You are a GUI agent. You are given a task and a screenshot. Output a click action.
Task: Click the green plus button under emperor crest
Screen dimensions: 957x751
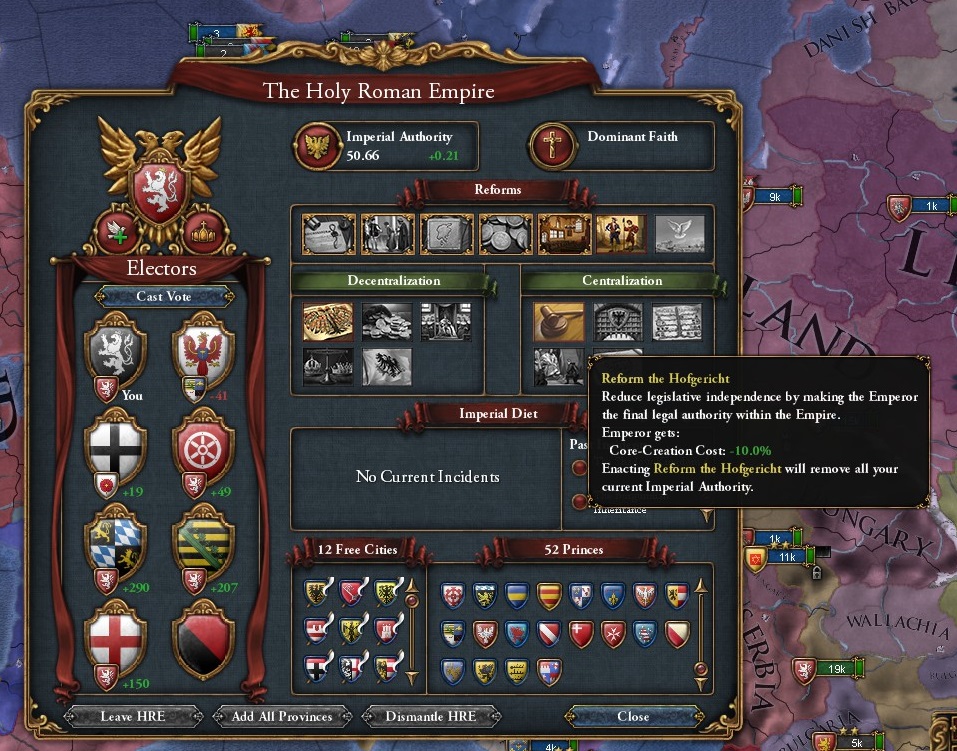pyautogui.click(x=116, y=233)
